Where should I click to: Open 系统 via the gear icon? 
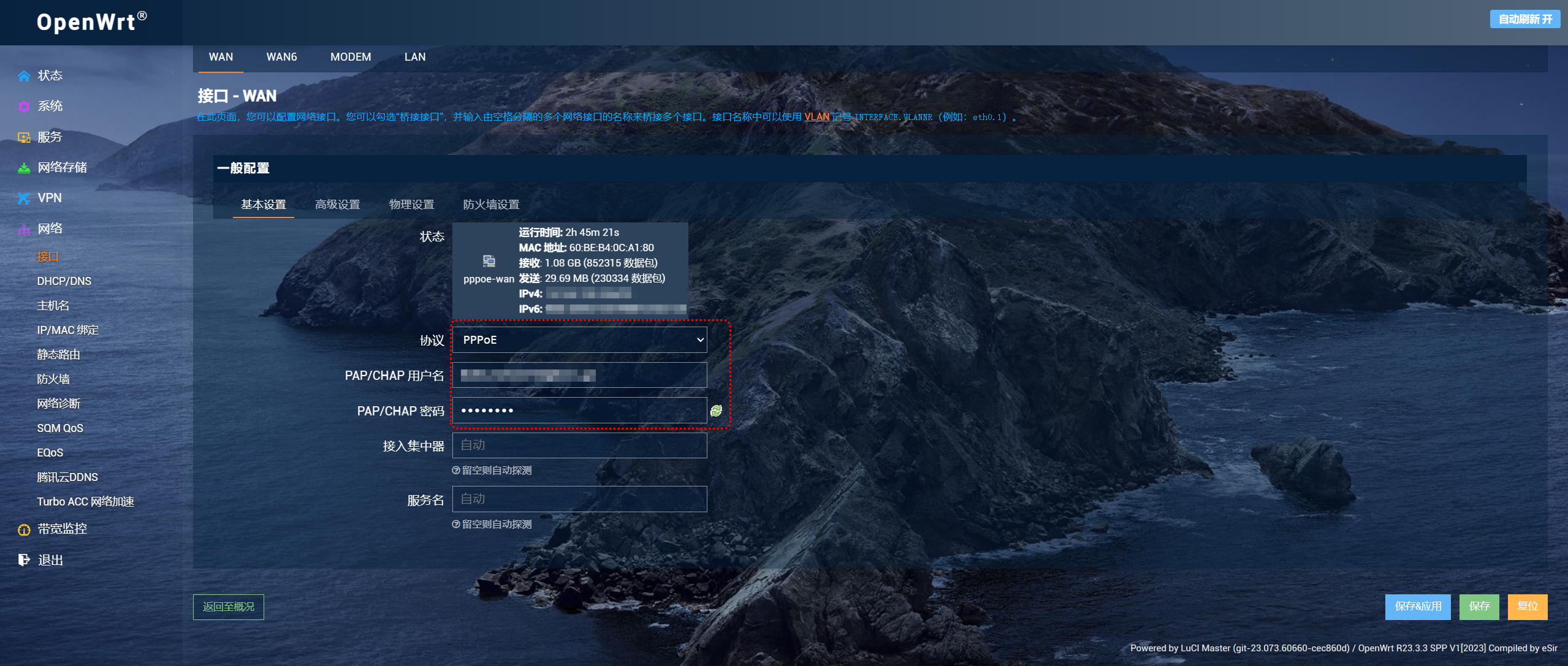[25, 105]
